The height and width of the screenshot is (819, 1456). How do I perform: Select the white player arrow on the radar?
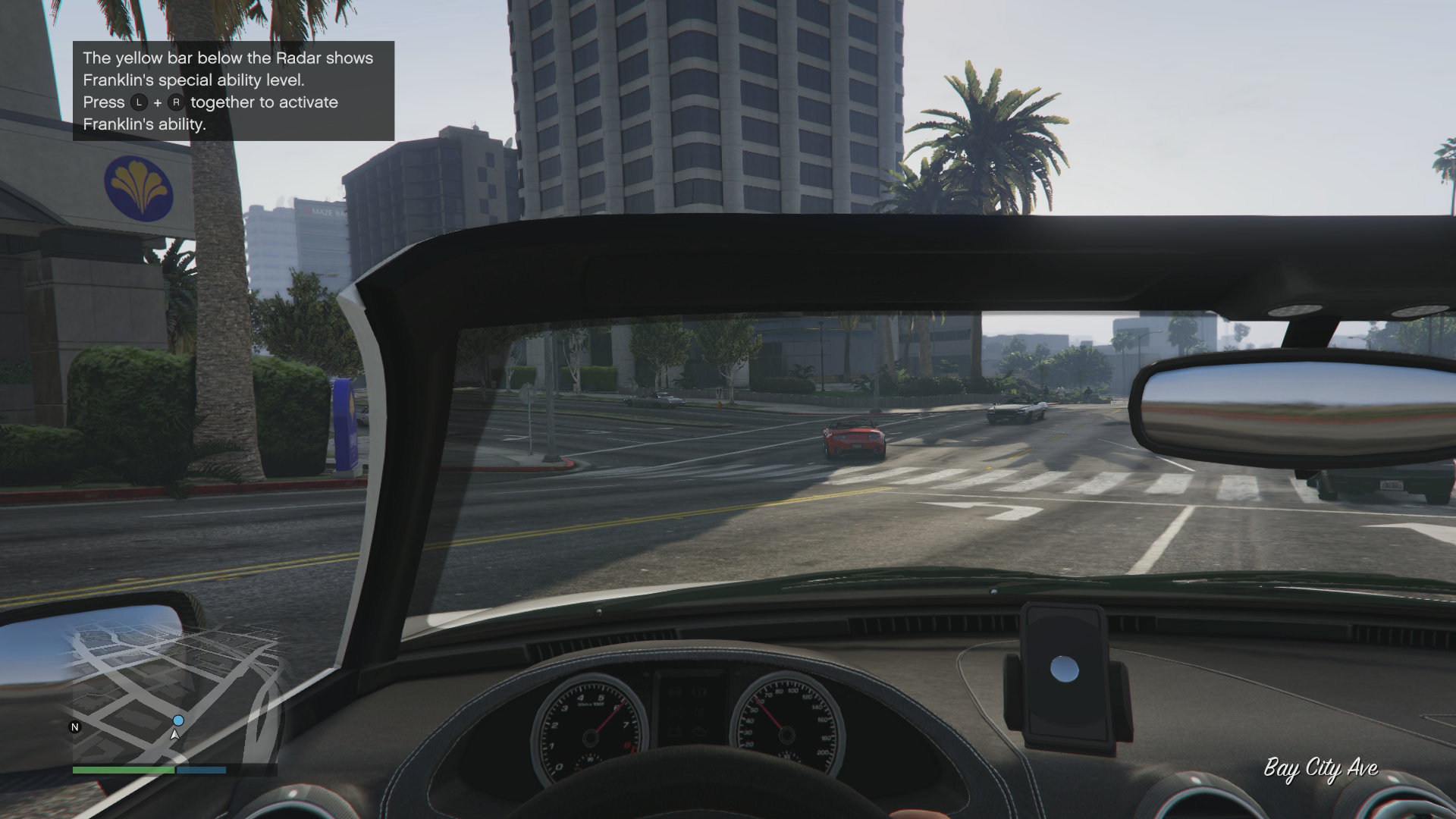[x=175, y=735]
